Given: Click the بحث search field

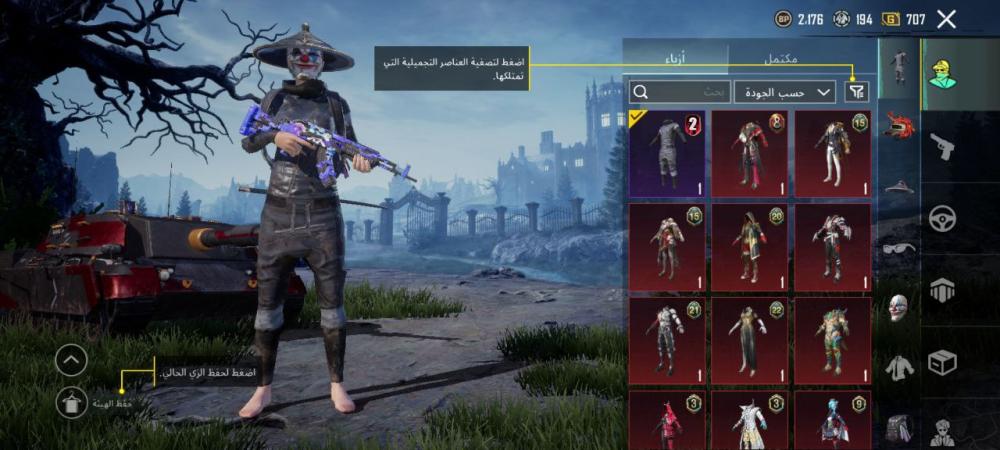Looking at the screenshot, I should 680,92.
